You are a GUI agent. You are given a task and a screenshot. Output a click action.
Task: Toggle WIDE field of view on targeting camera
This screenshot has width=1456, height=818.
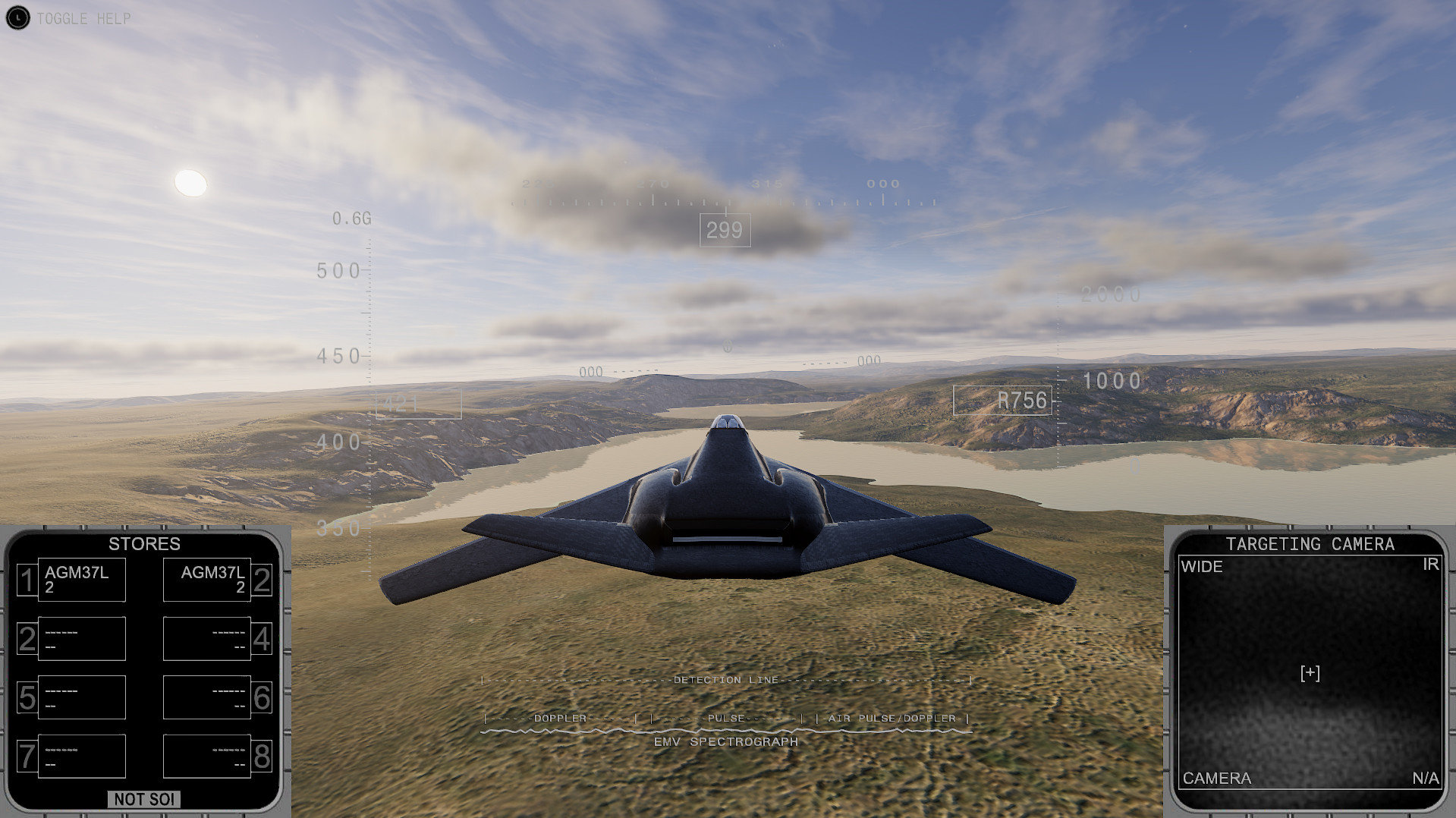pos(1202,567)
